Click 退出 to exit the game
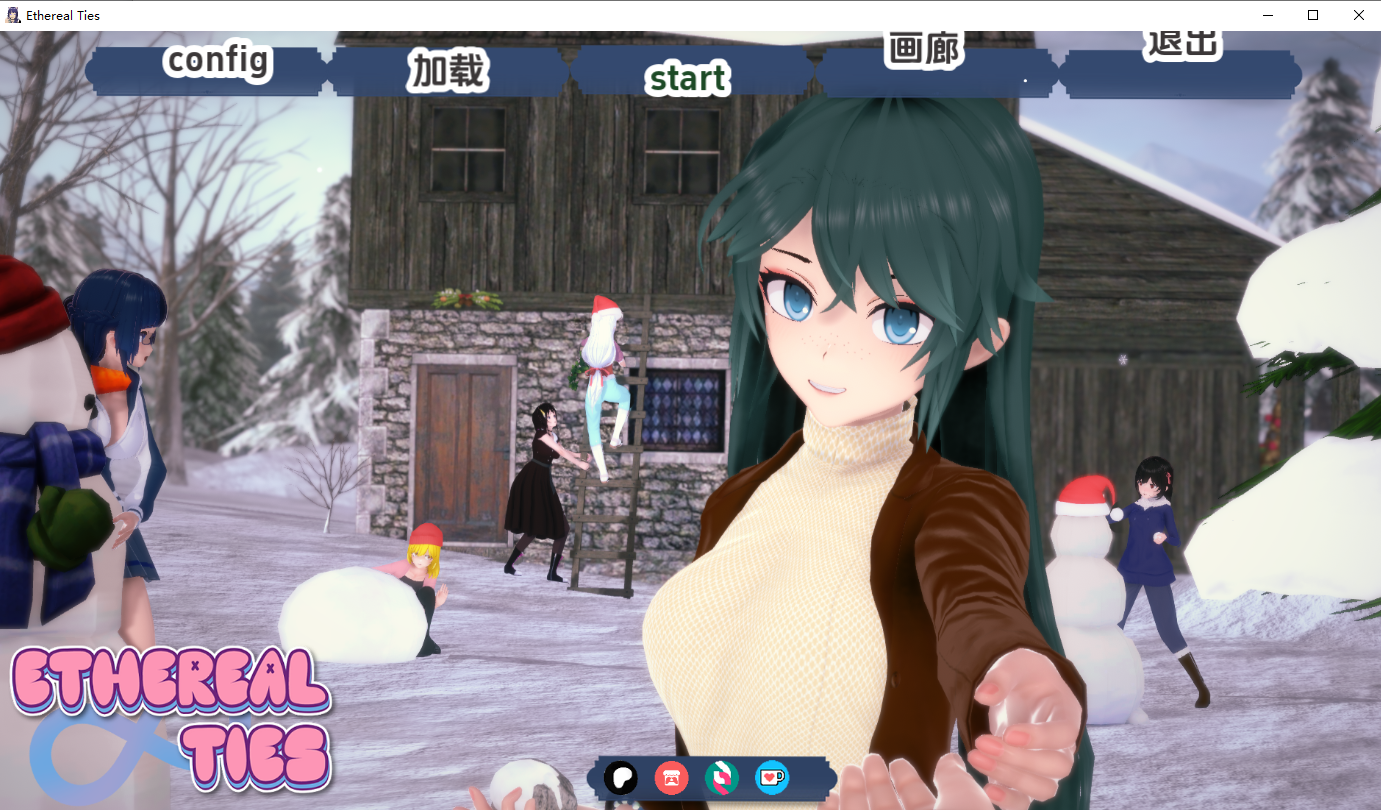This screenshot has width=1381, height=810. [1180, 45]
